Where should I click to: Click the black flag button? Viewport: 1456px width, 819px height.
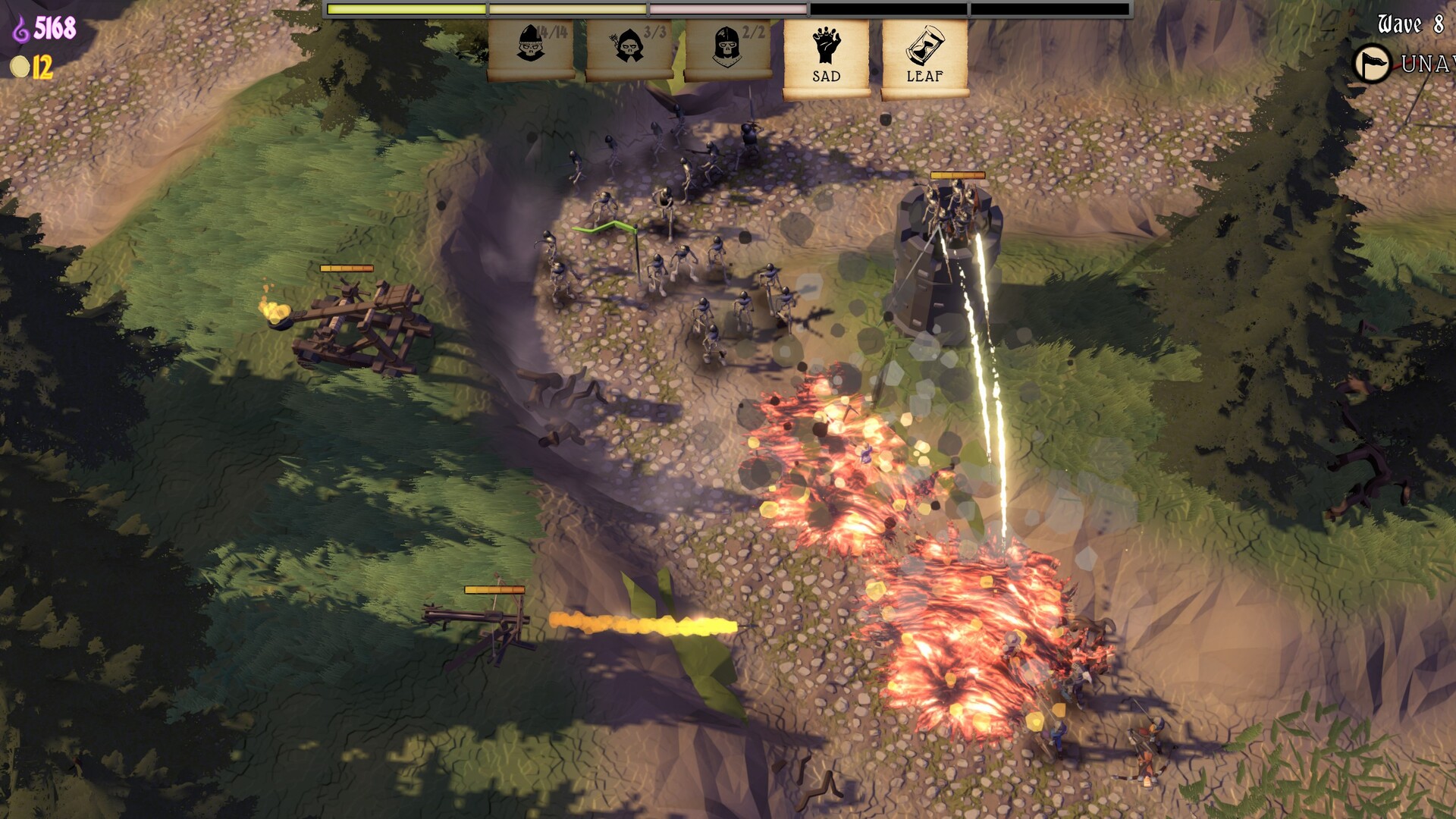1373,64
